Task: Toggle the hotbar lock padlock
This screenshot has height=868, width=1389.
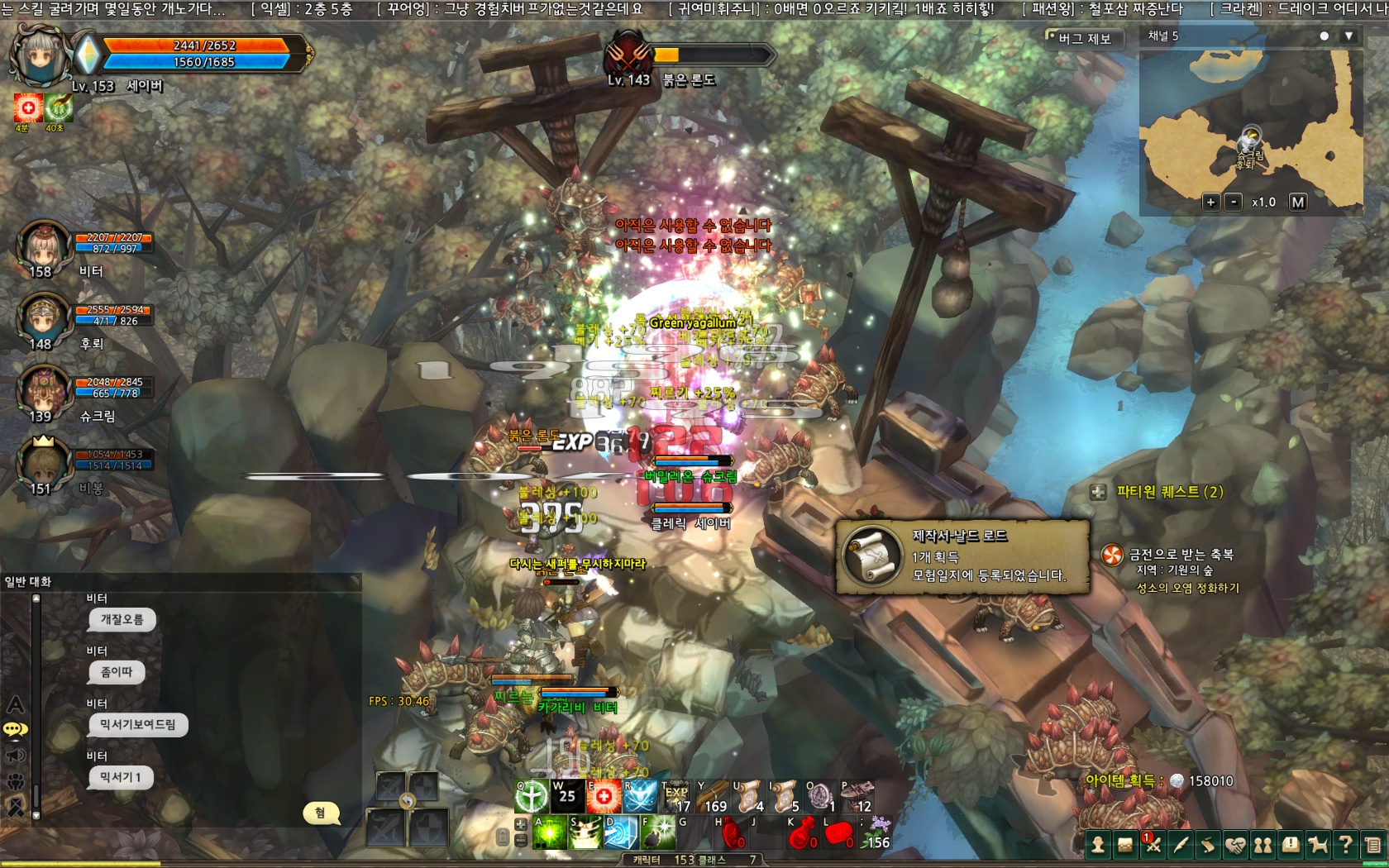Action: tap(504, 837)
